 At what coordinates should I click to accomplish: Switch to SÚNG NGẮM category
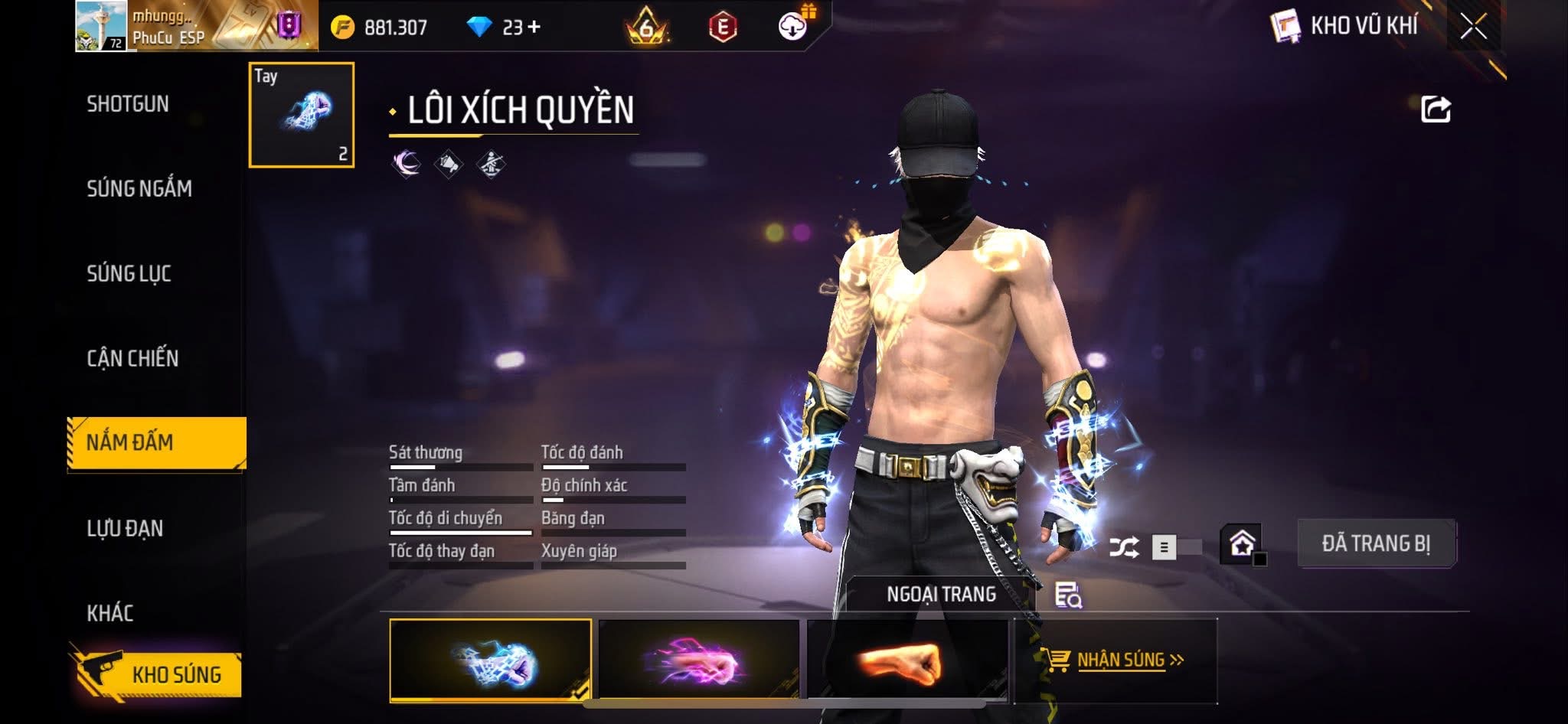click(139, 188)
